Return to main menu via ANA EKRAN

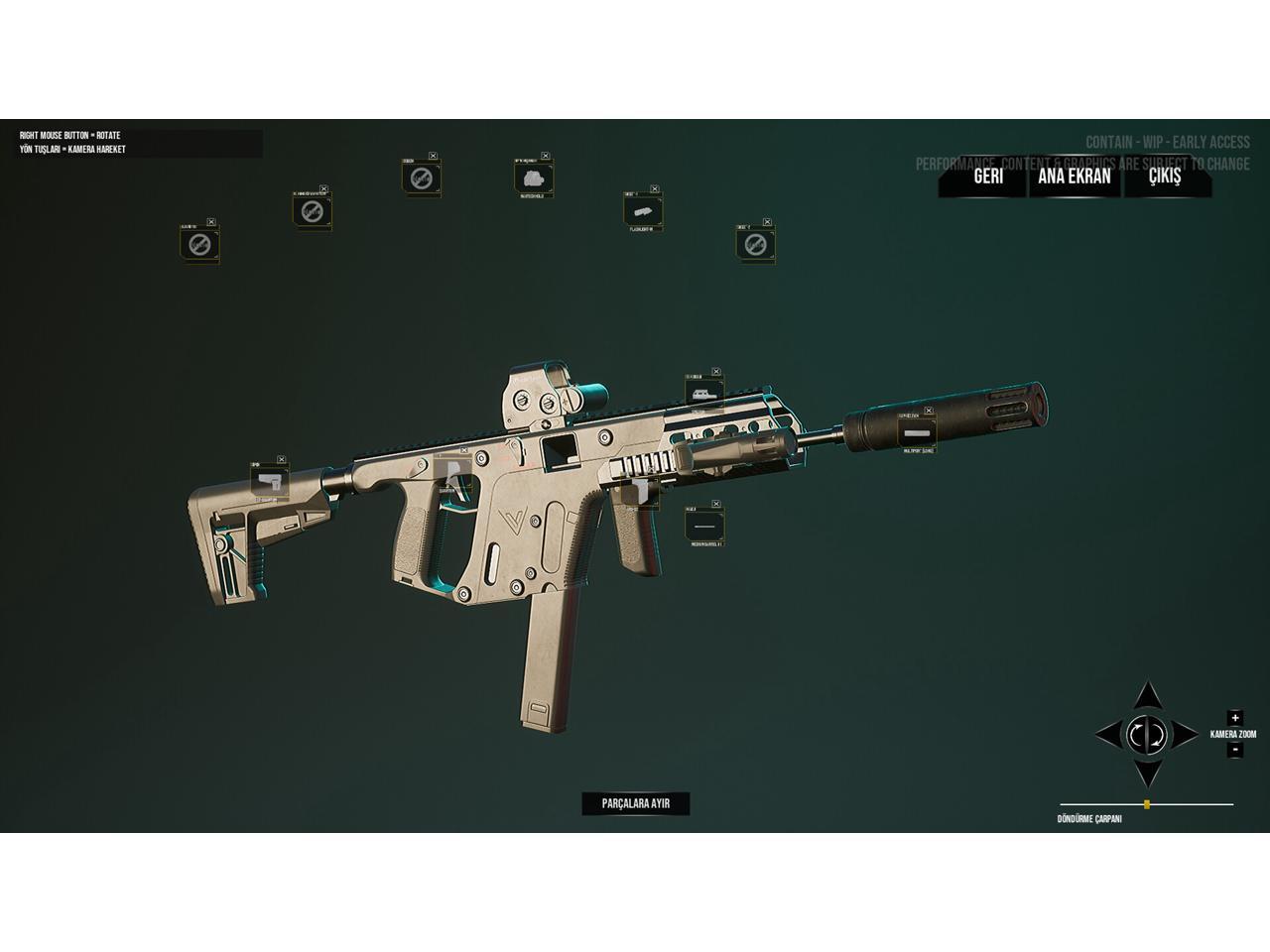[x=1074, y=177]
